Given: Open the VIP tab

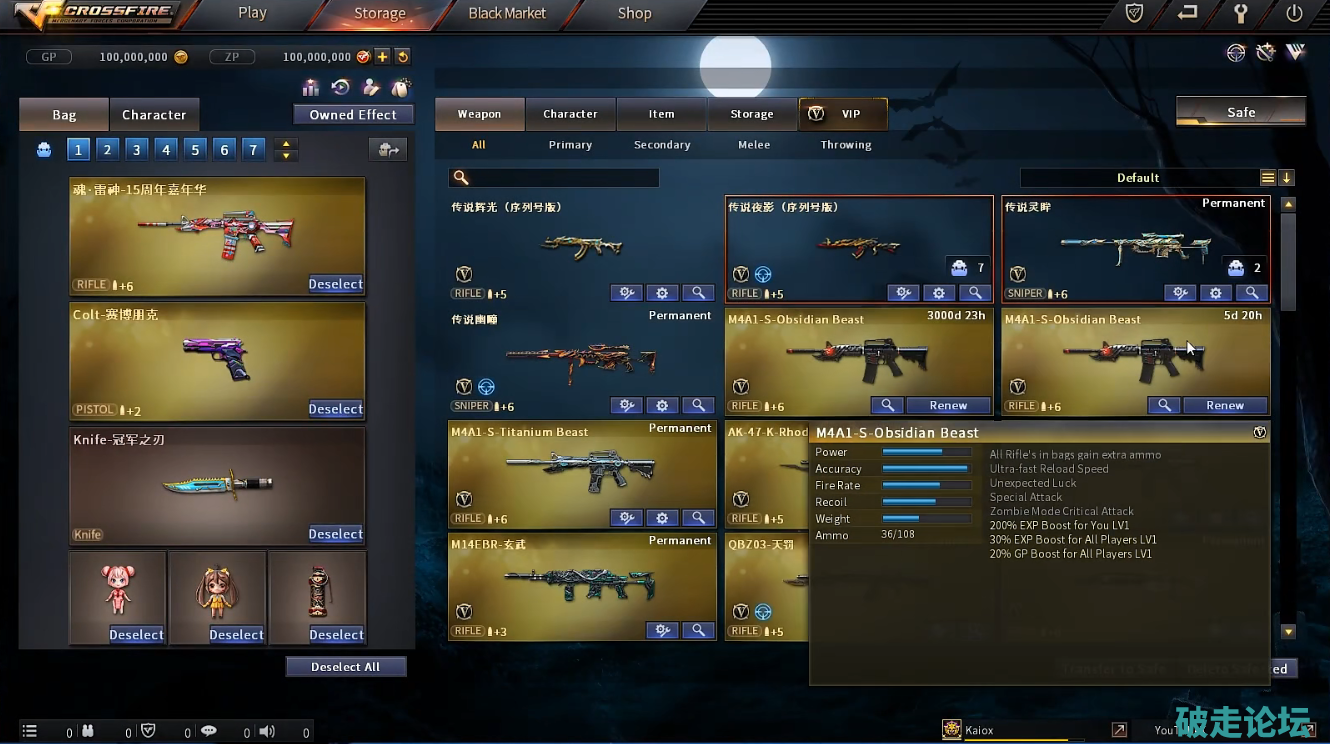Looking at the screenshot, I should click(842, 114).
